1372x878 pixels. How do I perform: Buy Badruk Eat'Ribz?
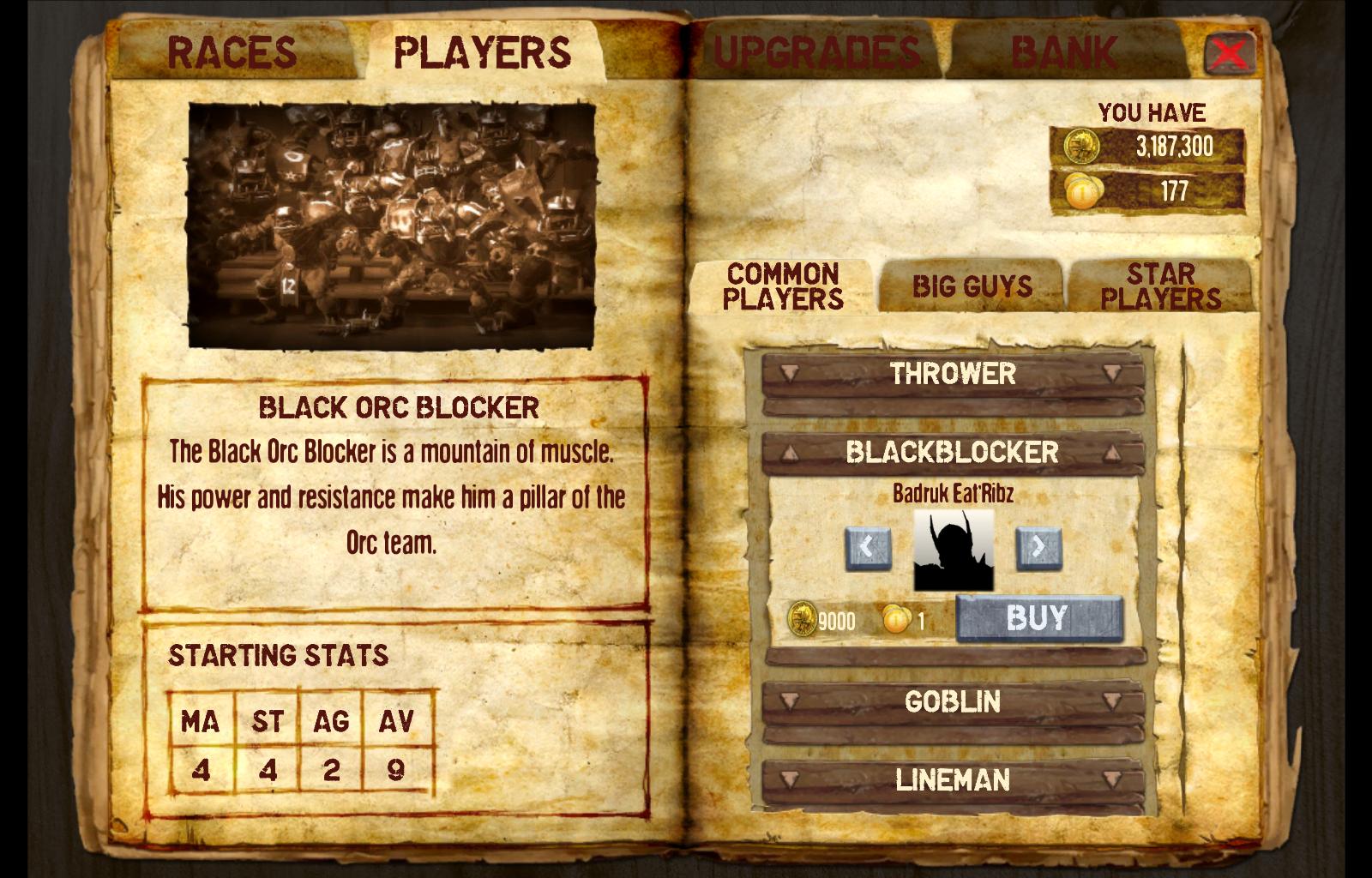click(x=1038, y=618)
